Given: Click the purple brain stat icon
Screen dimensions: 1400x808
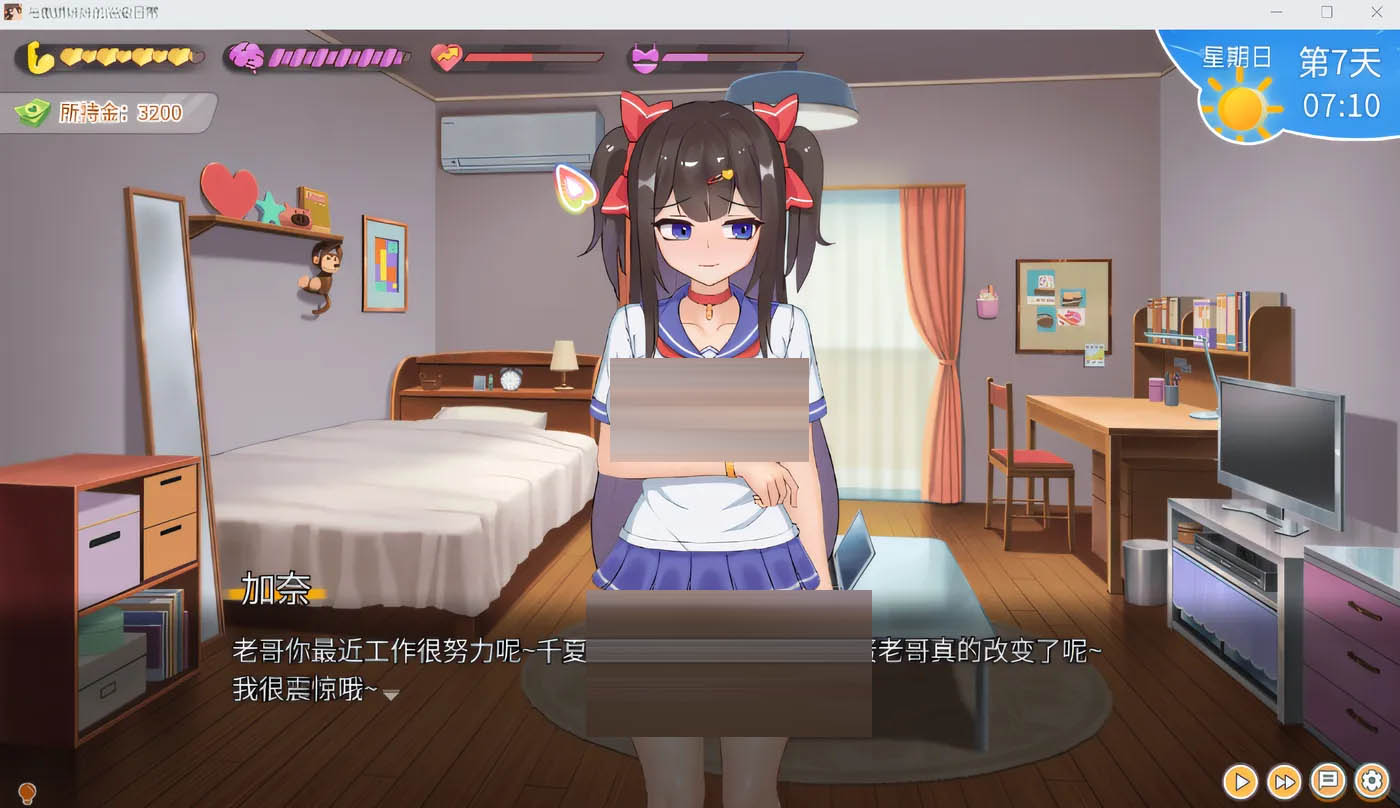Looking at the screenshot, I should [x=243, y=55].
